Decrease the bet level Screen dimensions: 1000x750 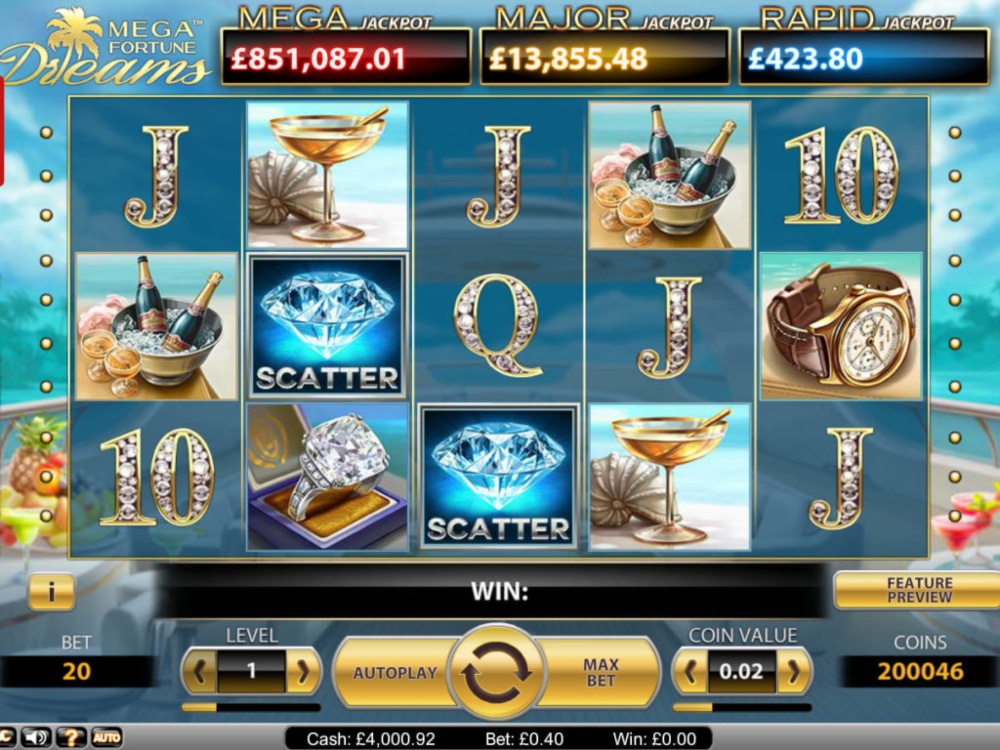[x=199, y=672]
